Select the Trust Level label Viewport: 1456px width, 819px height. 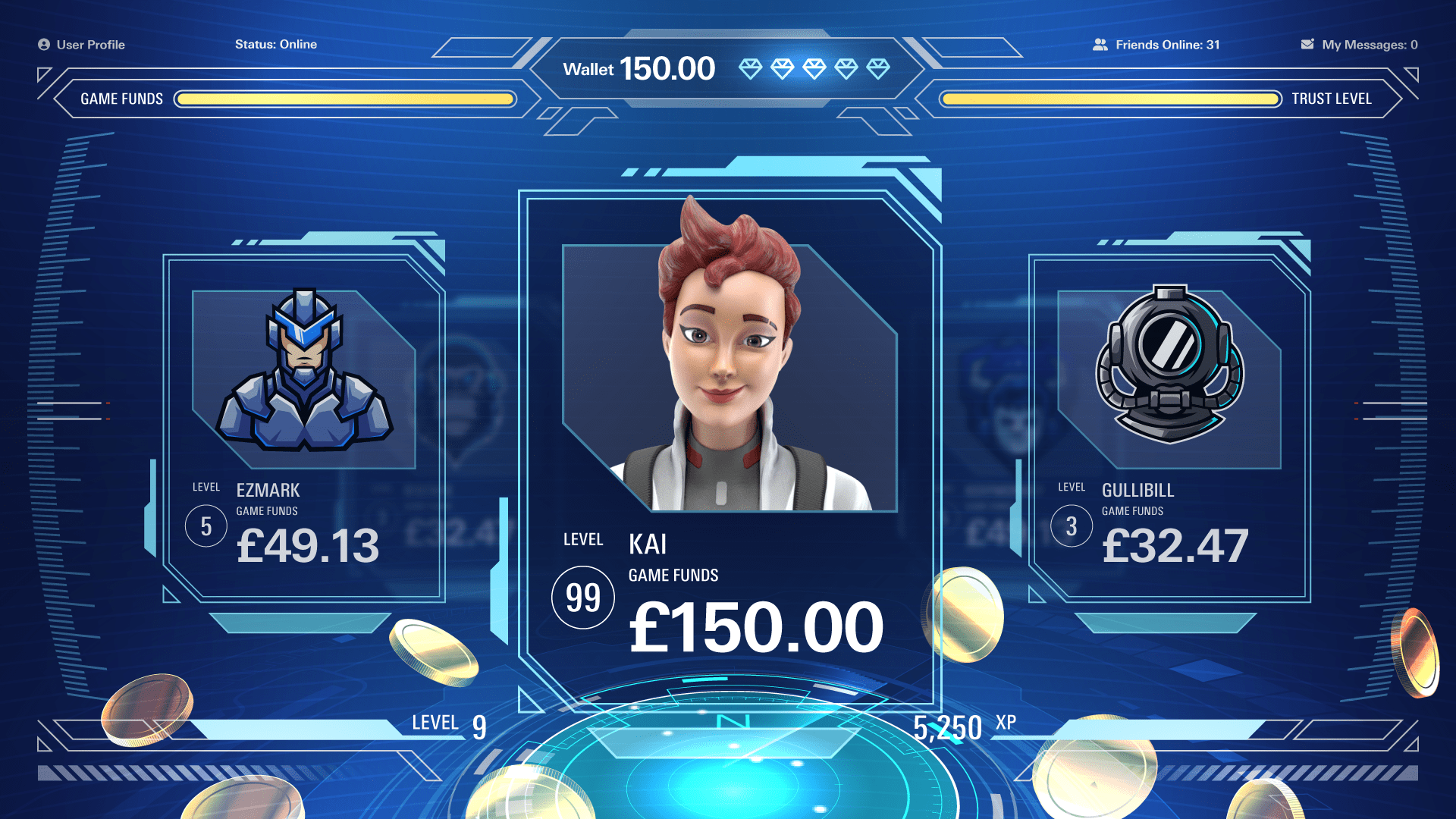[1332, 99]
